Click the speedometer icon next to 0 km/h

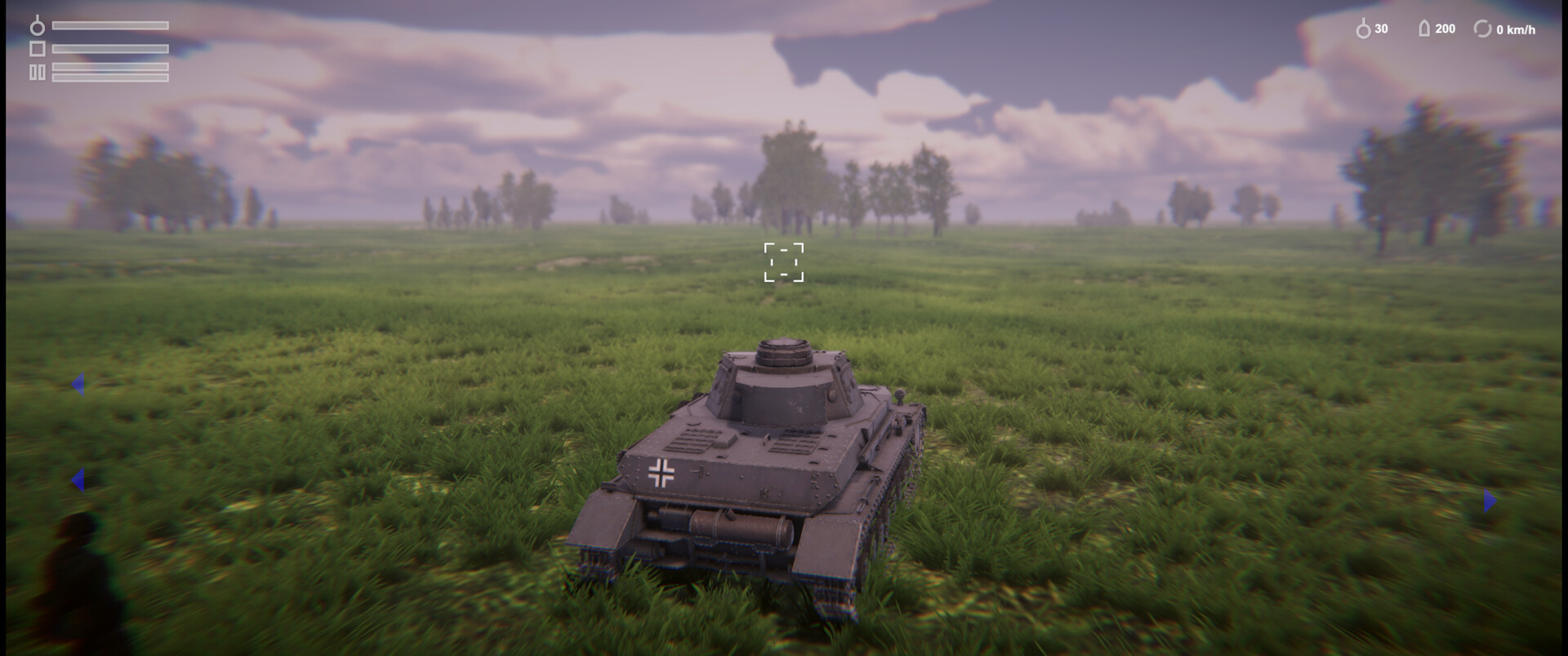pos(1482,29)
